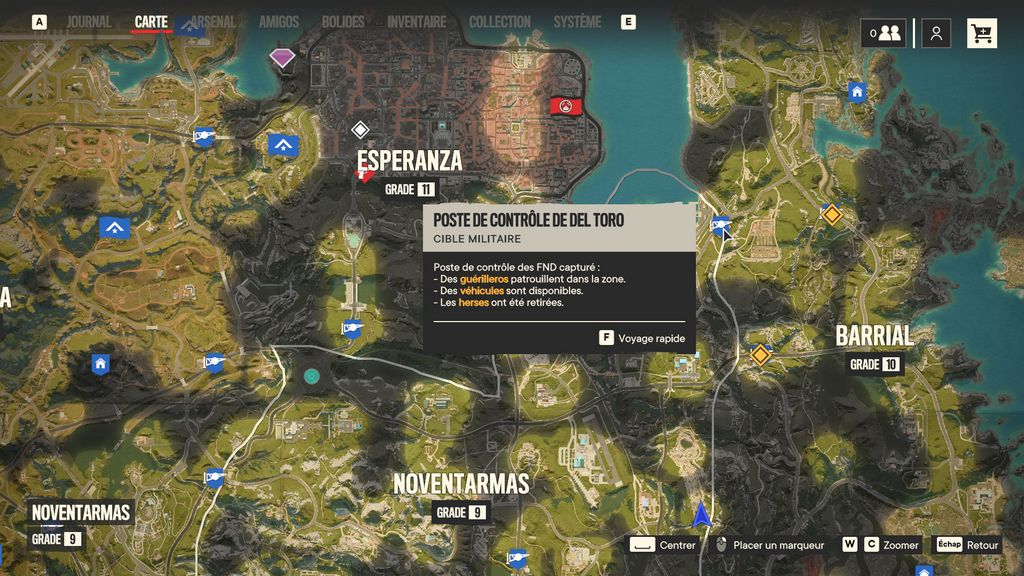Click the player profile icon
Viewport: 1024px width, 576px height.
click(x=936, y=33)
